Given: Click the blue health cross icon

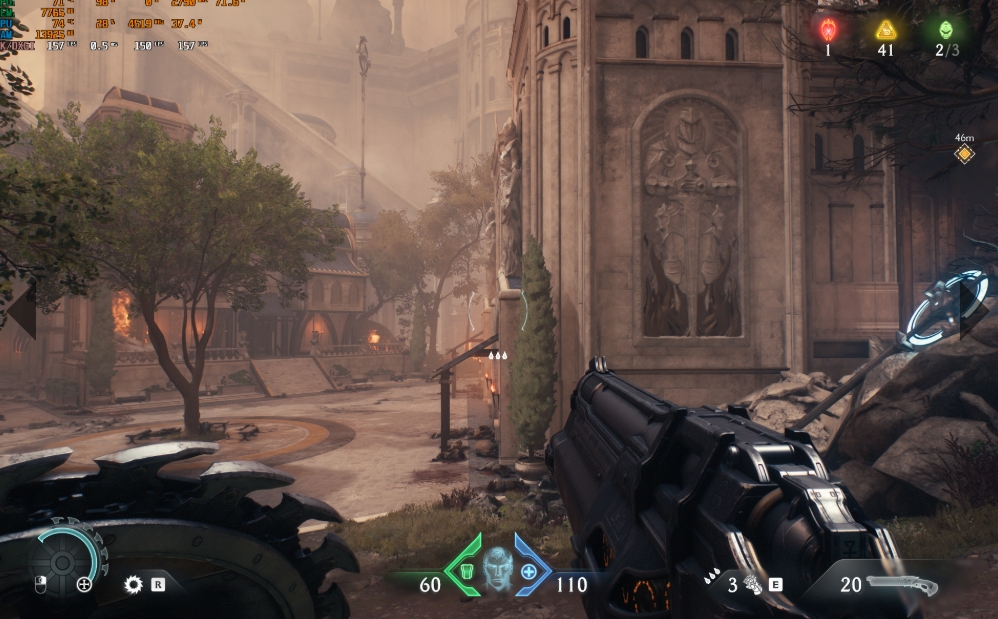Looking at the screenshot, I should tap(529, 573).
